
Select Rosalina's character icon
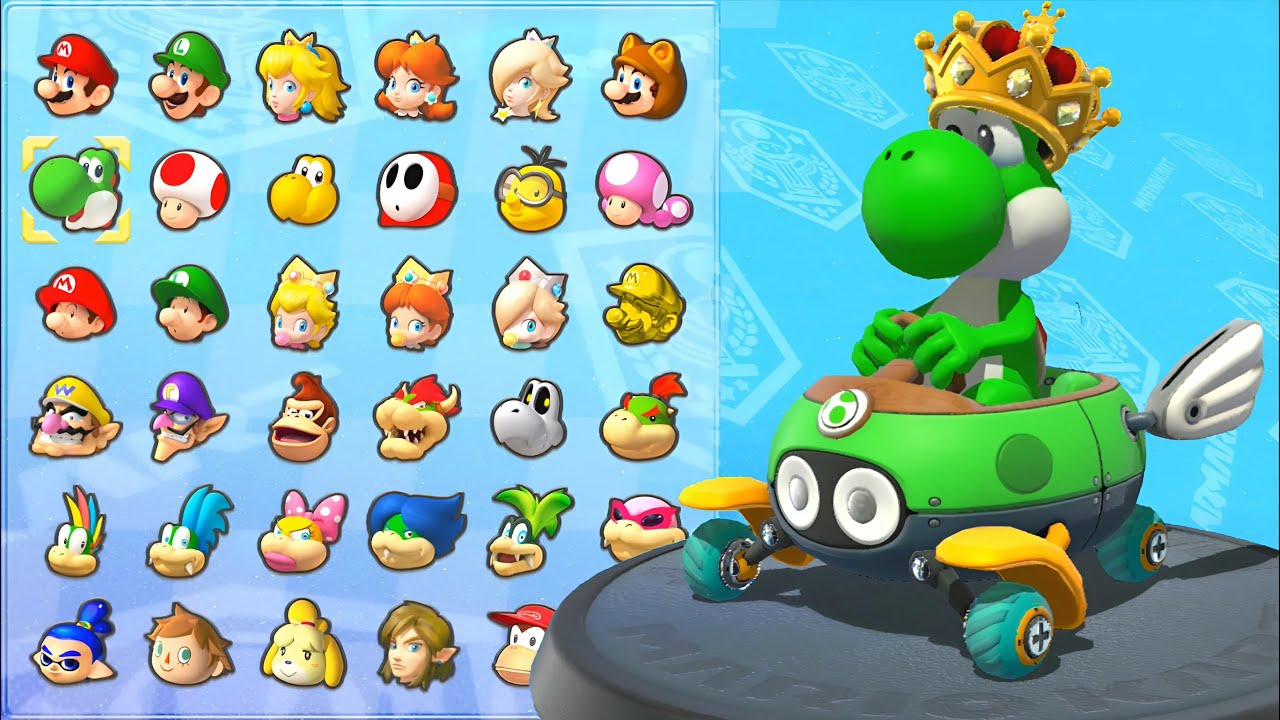(x=529, y=79)
